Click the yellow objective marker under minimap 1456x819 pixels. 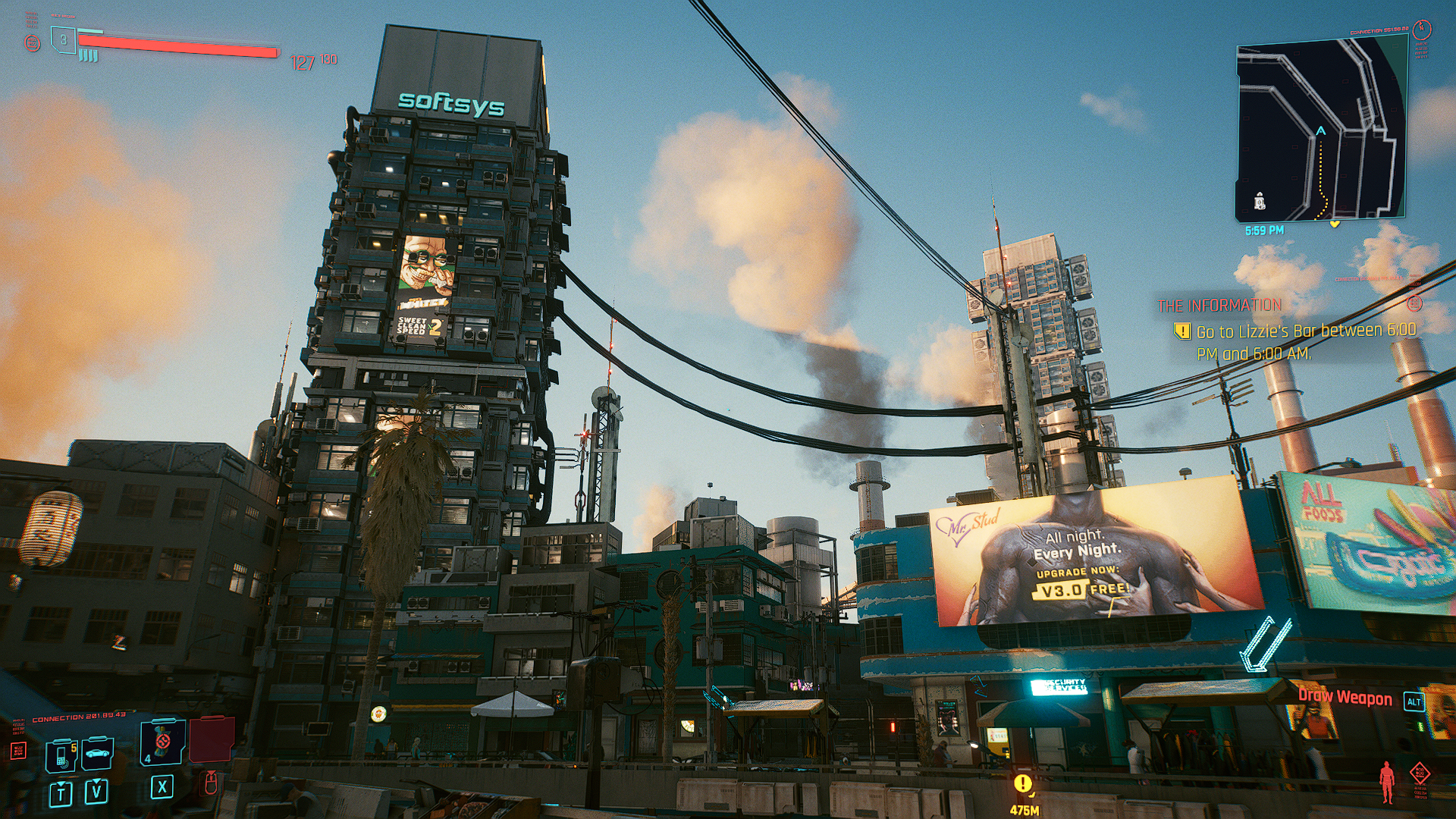coord(1335,224)
